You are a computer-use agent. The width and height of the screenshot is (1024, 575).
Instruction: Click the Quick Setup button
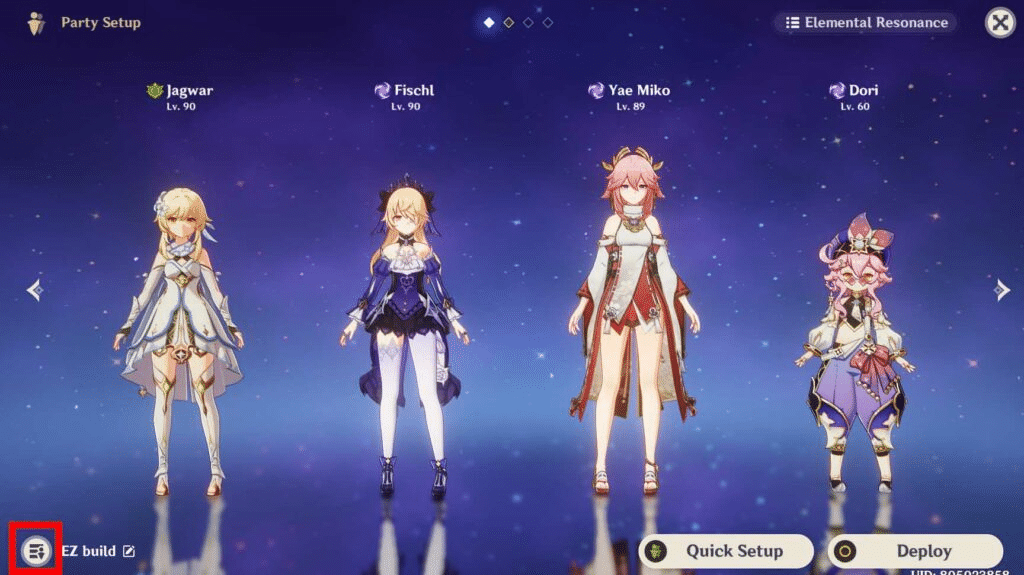(725, 551)
